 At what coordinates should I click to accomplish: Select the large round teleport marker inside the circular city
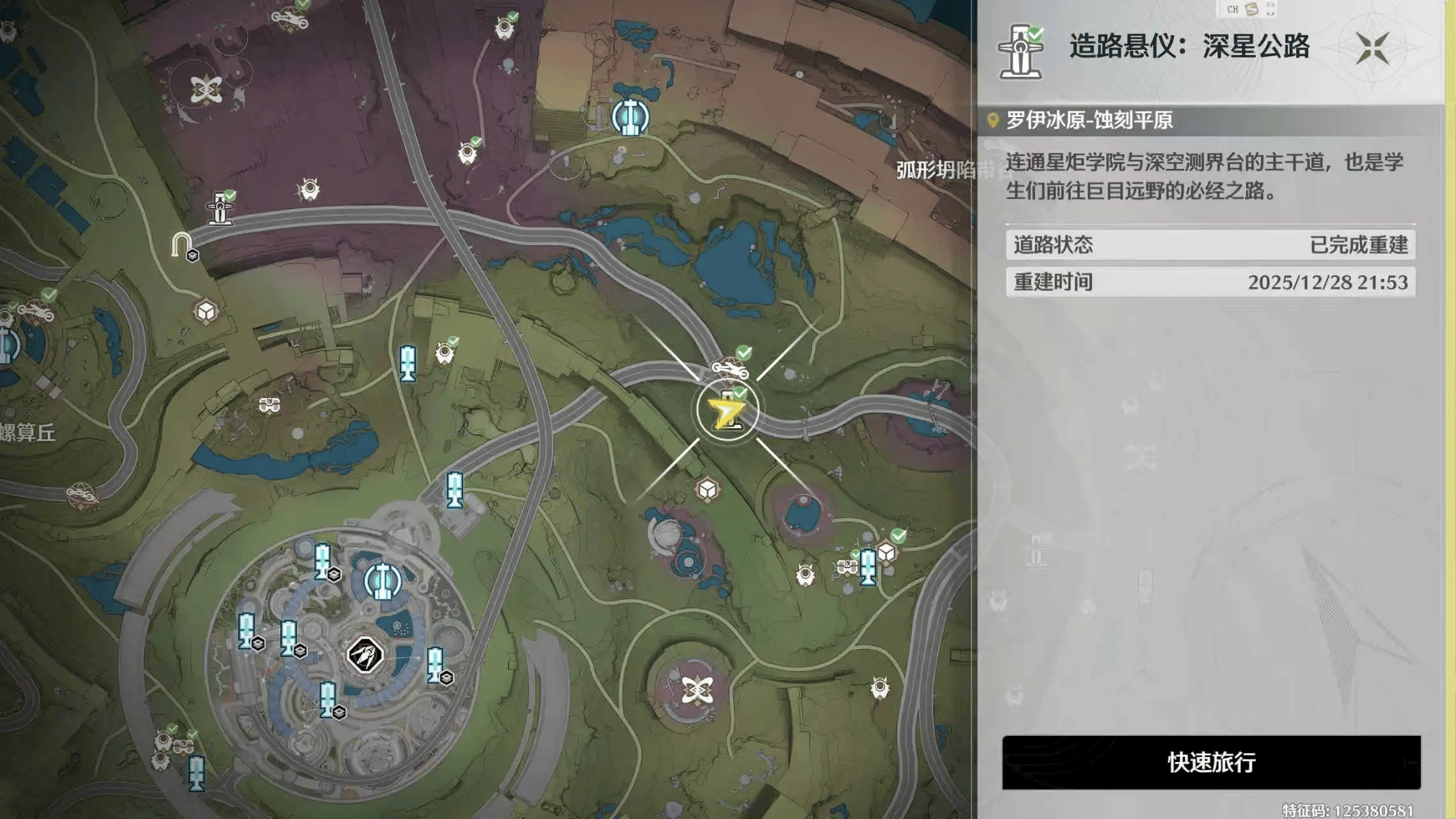[383, 581]
